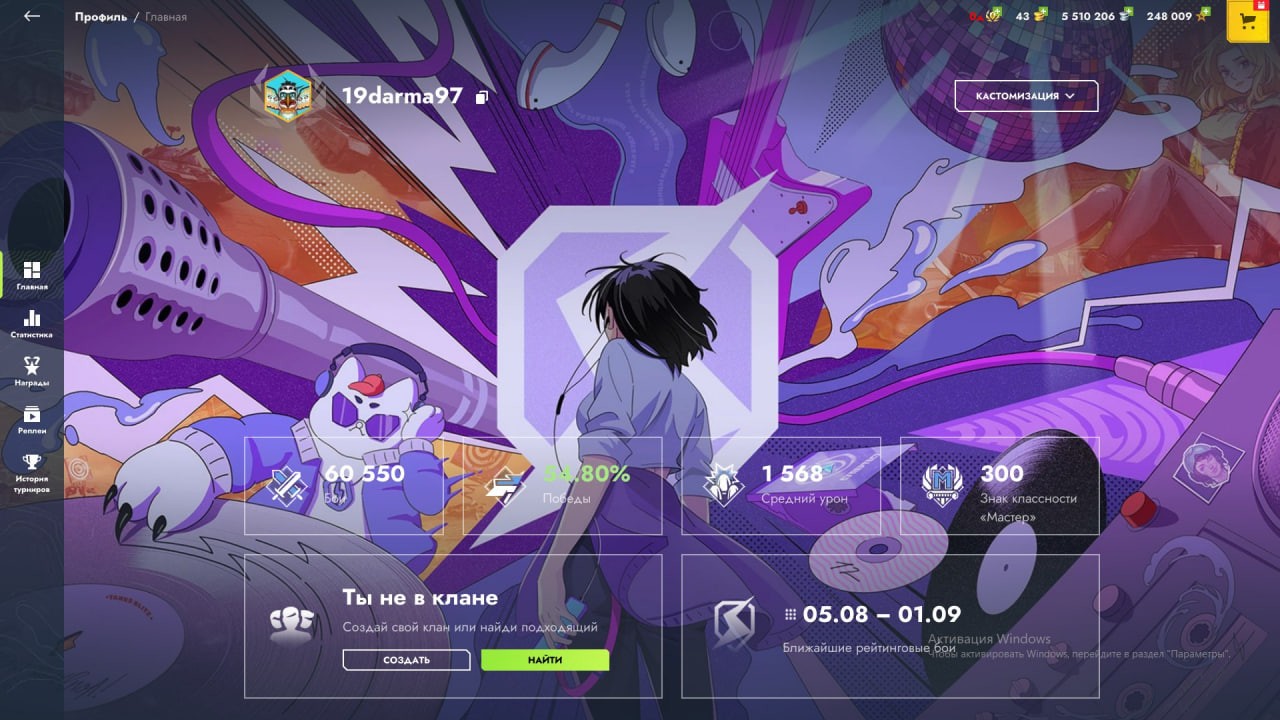
Task: Select the Победы win rate card
Action: pyautogui.click(x=562, y=486)
